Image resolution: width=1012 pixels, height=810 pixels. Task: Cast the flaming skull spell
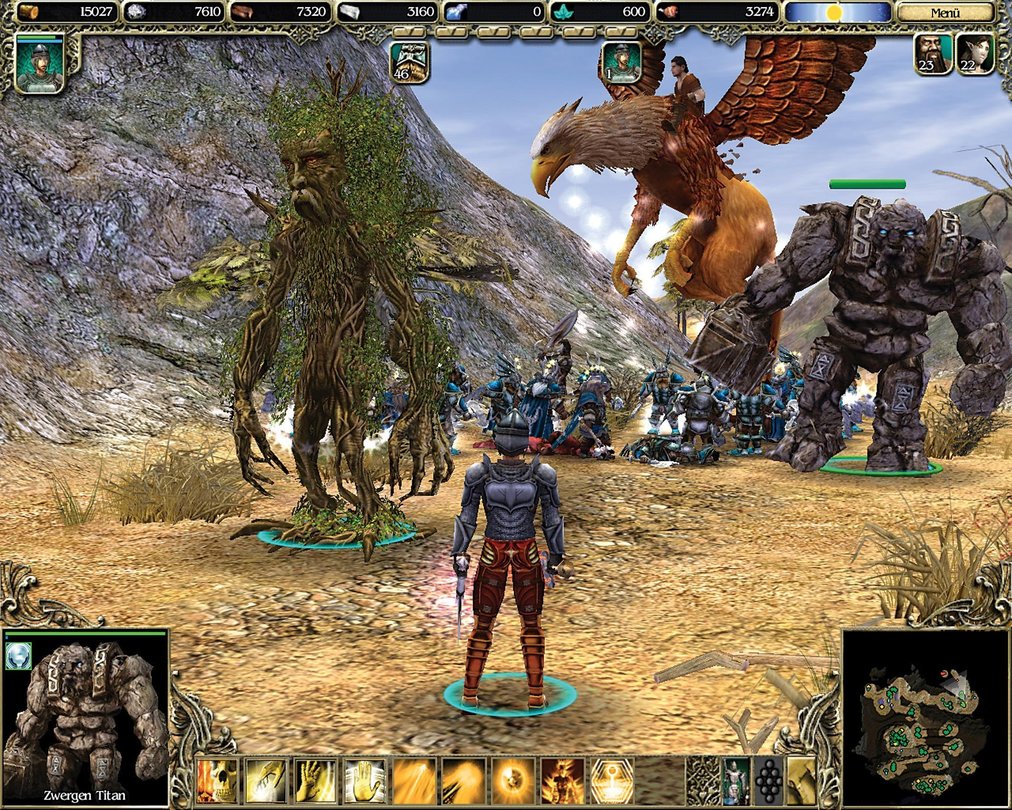click(217, 781)
